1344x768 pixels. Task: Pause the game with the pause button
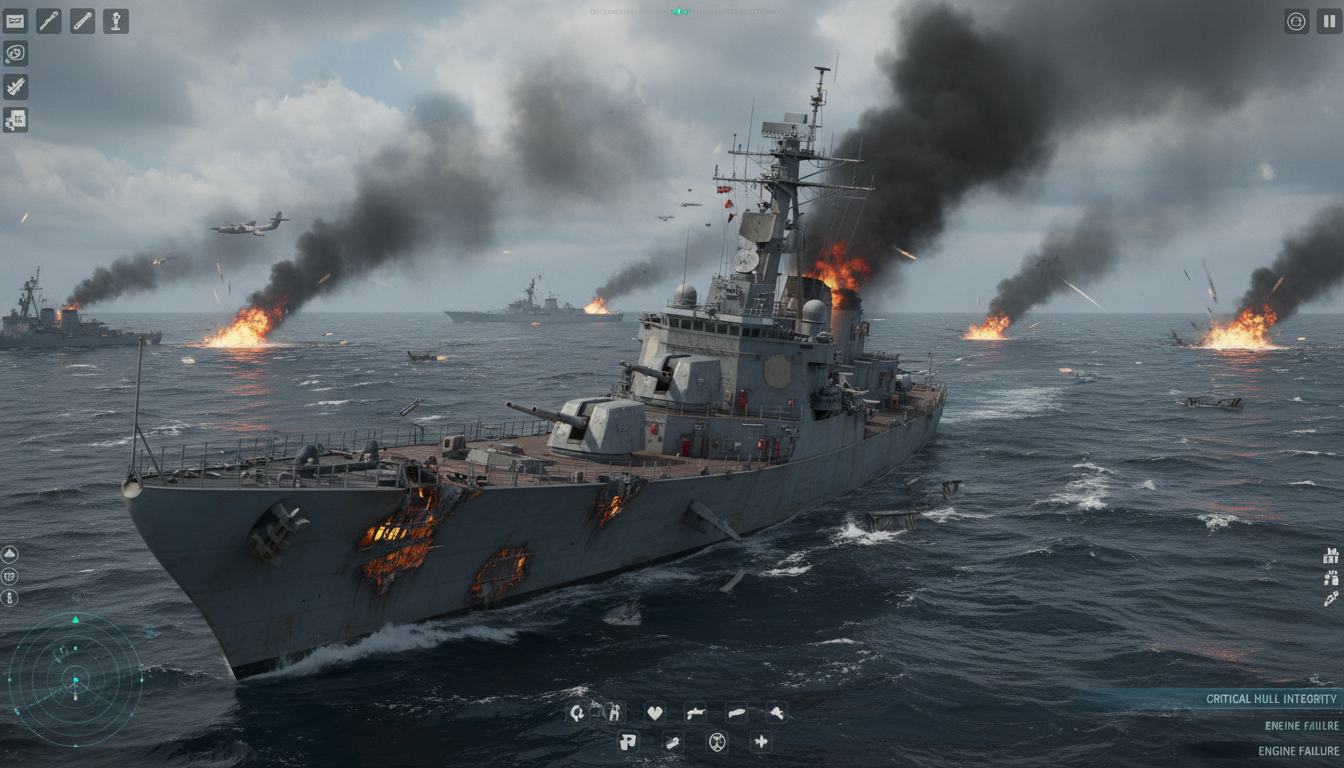click(1329, 21)
